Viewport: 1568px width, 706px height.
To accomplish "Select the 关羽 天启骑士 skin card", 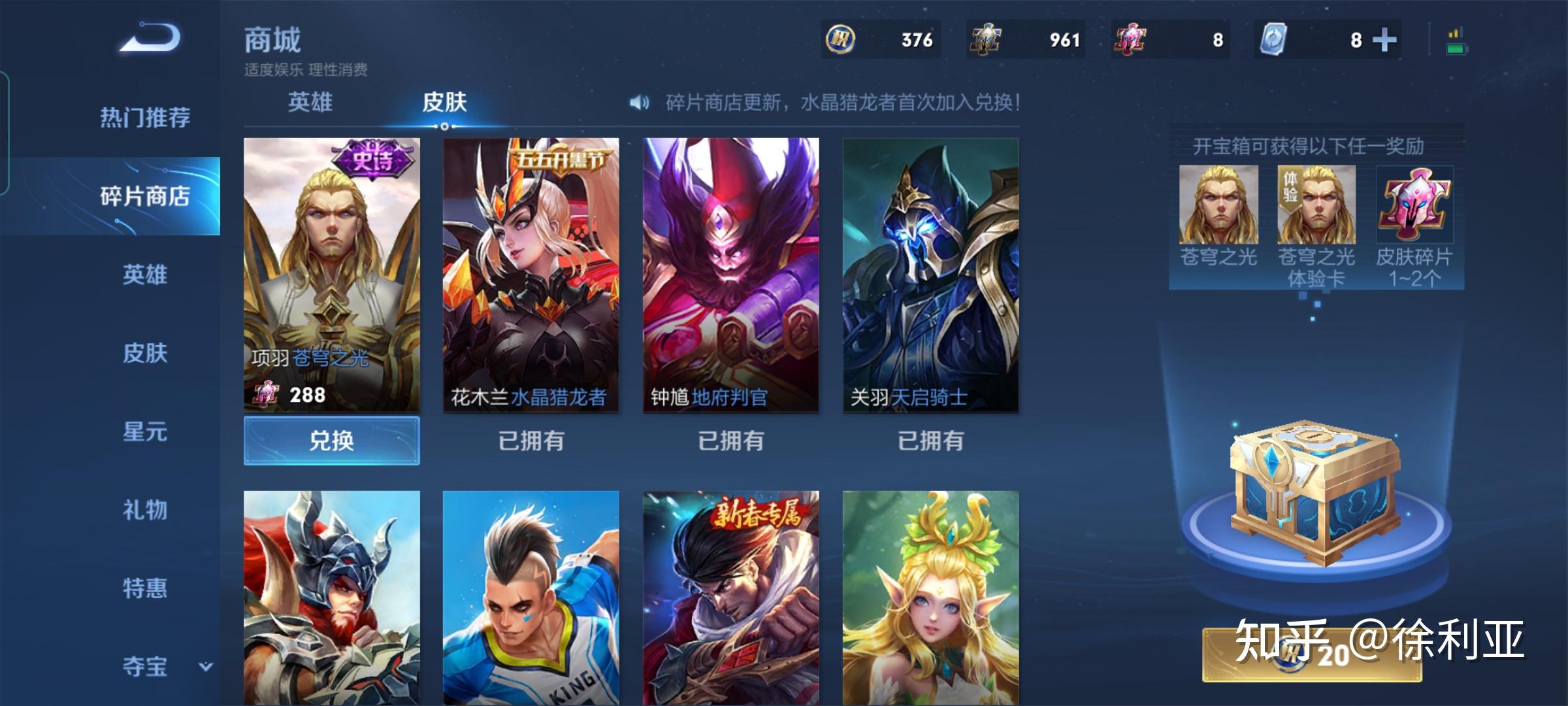I will (x=931, y=275).
